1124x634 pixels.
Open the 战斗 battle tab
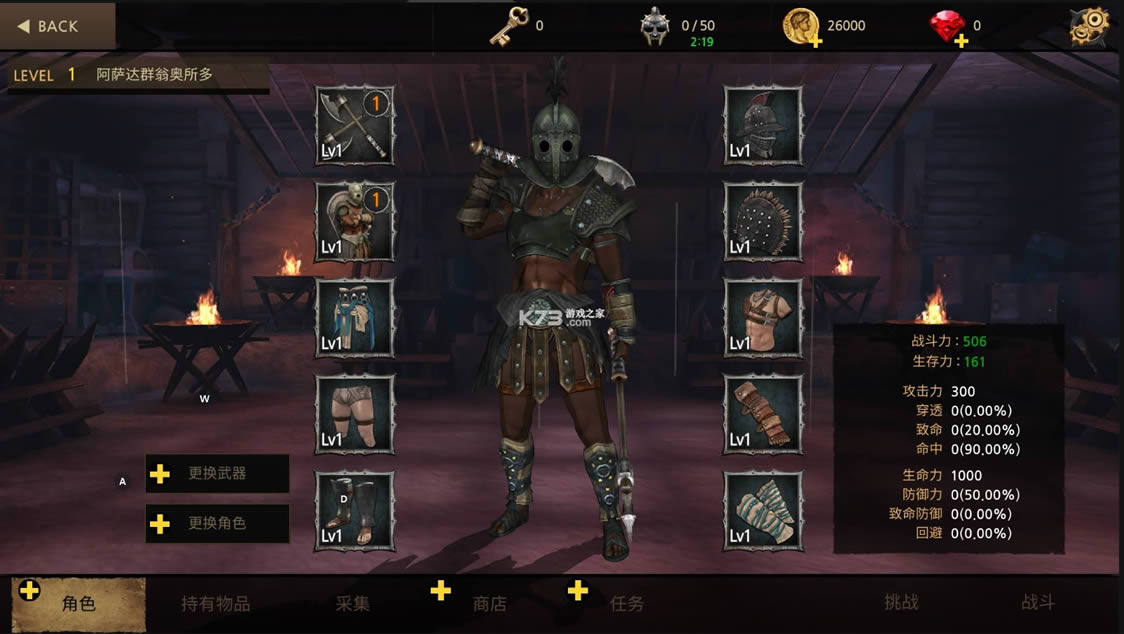(x=1037, y=603)
